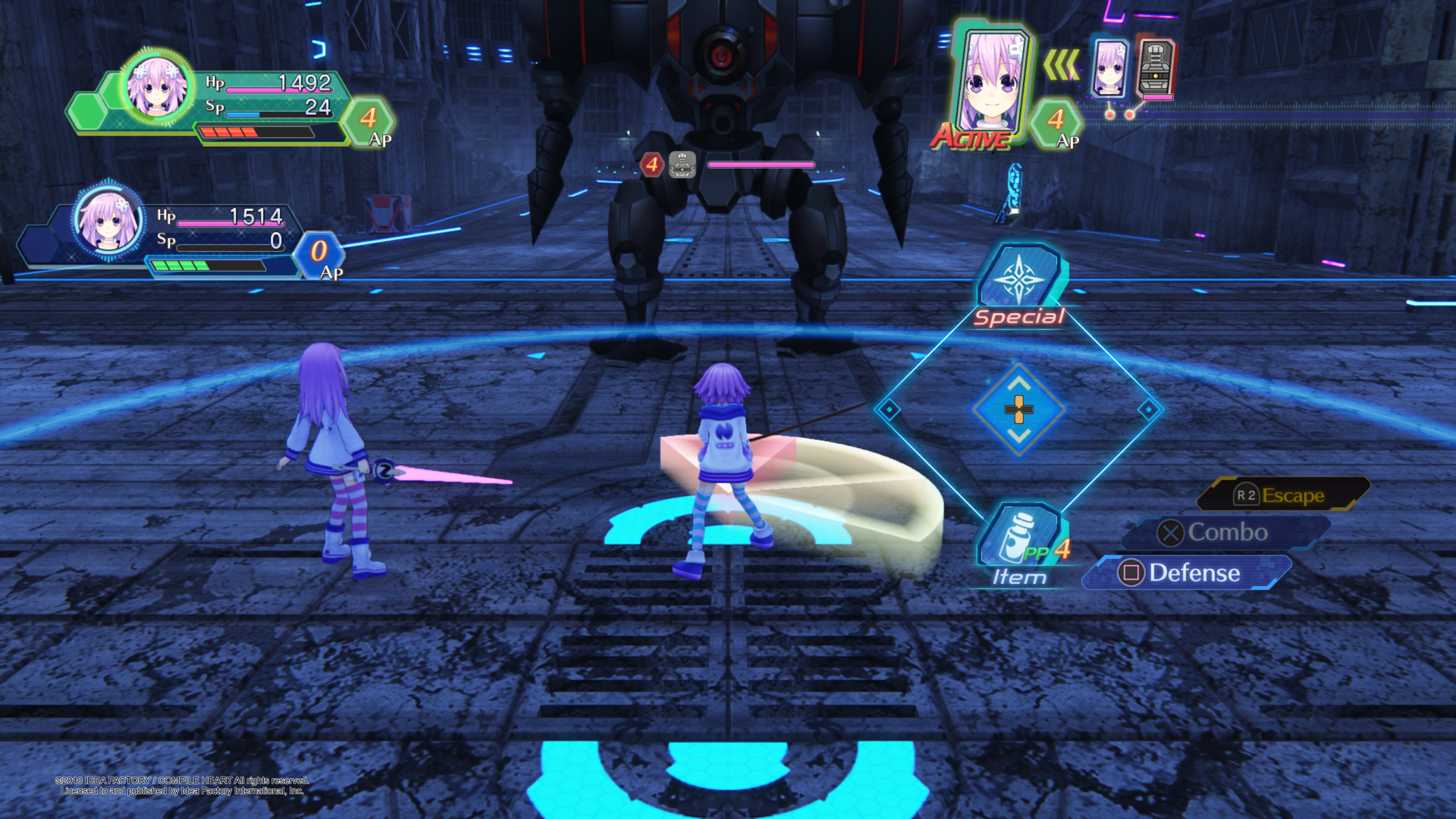This screenshot has height=819, width=1456.
Task: Expand the right diamond marker on the command ring
Action: coord(1147,409)
